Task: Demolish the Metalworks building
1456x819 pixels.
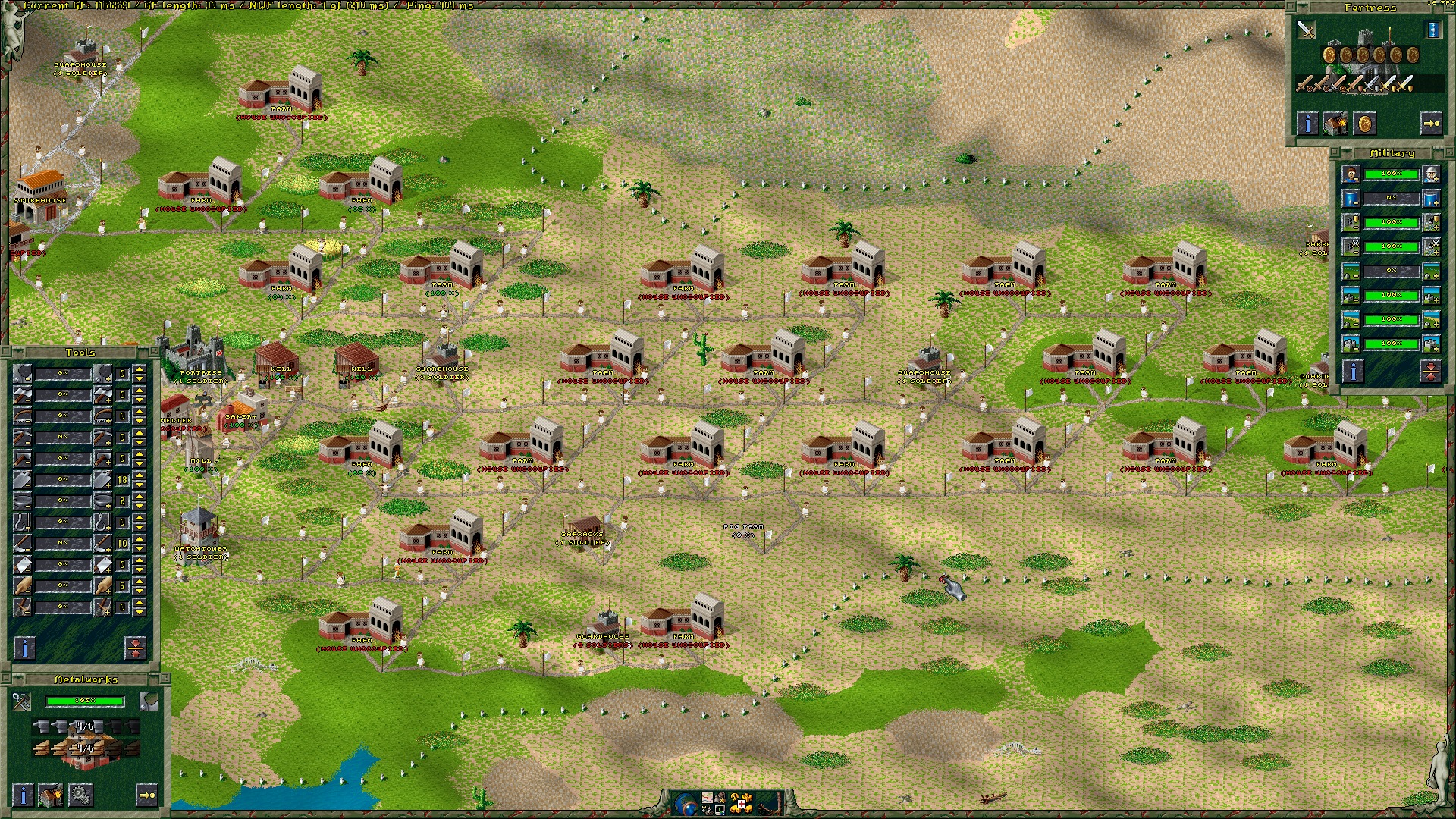Action: [51, 795]
